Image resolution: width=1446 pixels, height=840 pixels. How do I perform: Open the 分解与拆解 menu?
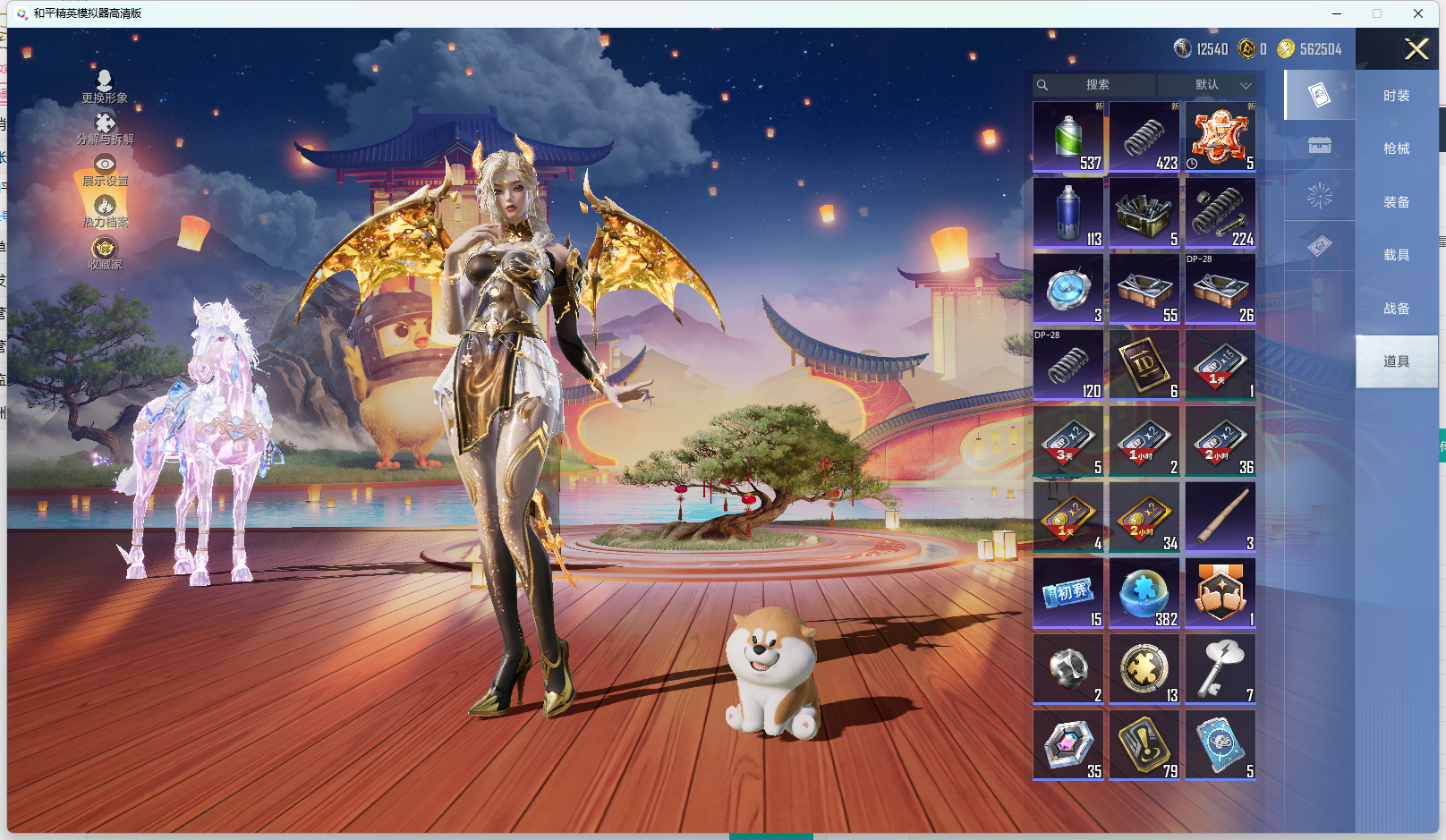105,128
